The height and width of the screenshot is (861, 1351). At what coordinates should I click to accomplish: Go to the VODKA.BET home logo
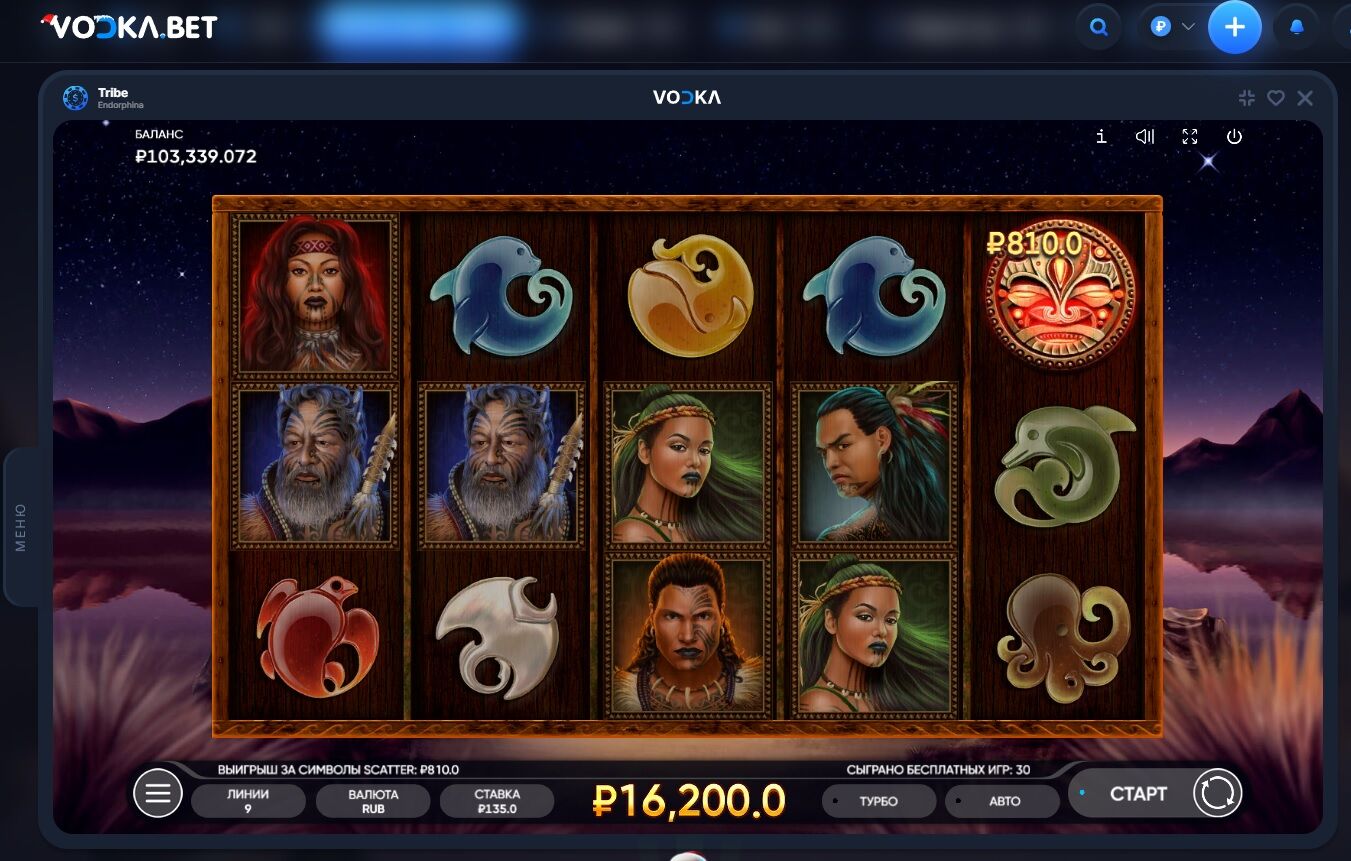130,27
